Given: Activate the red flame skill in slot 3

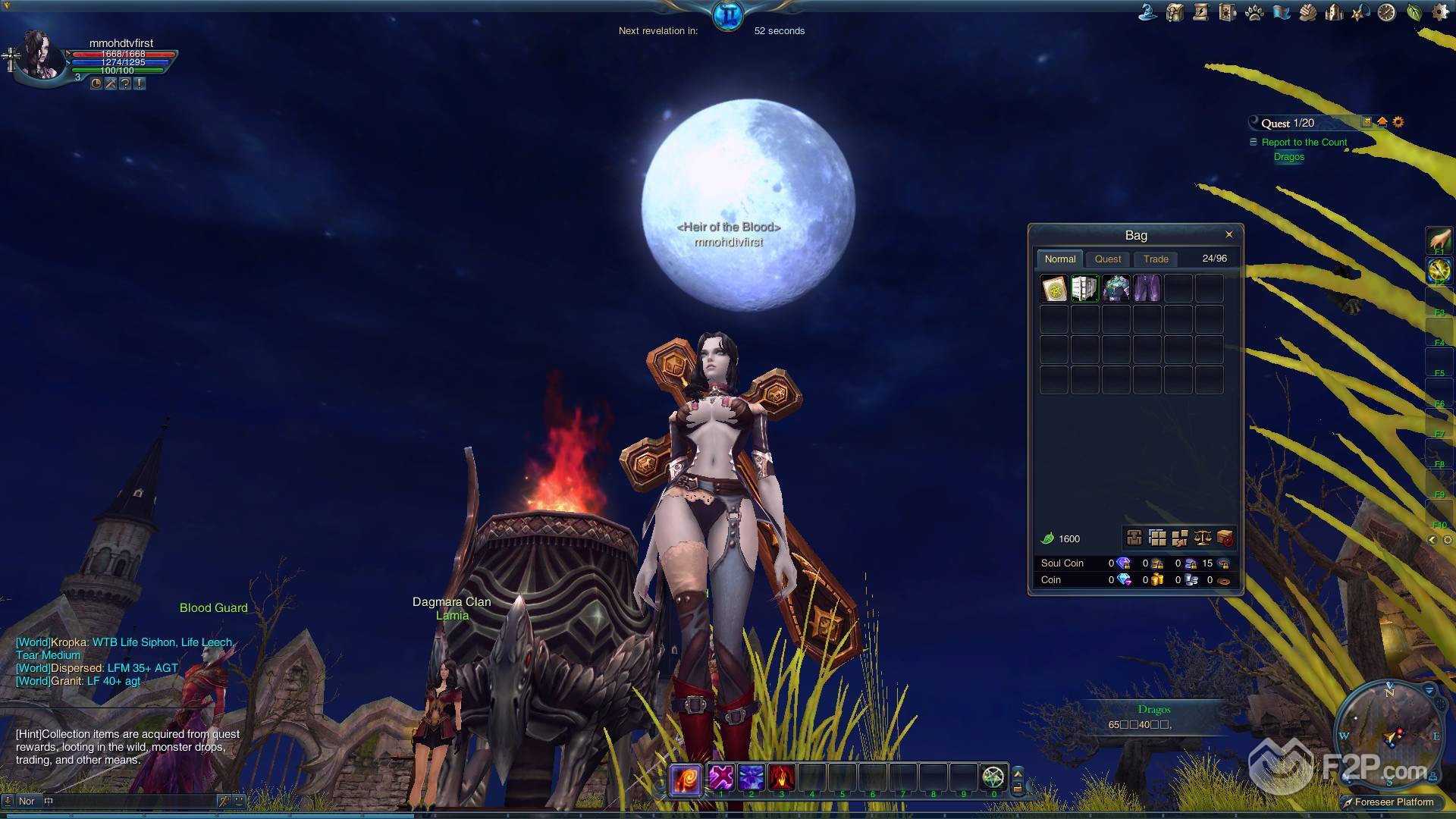Looking at the screenshot, I should [x=781, y=777].
